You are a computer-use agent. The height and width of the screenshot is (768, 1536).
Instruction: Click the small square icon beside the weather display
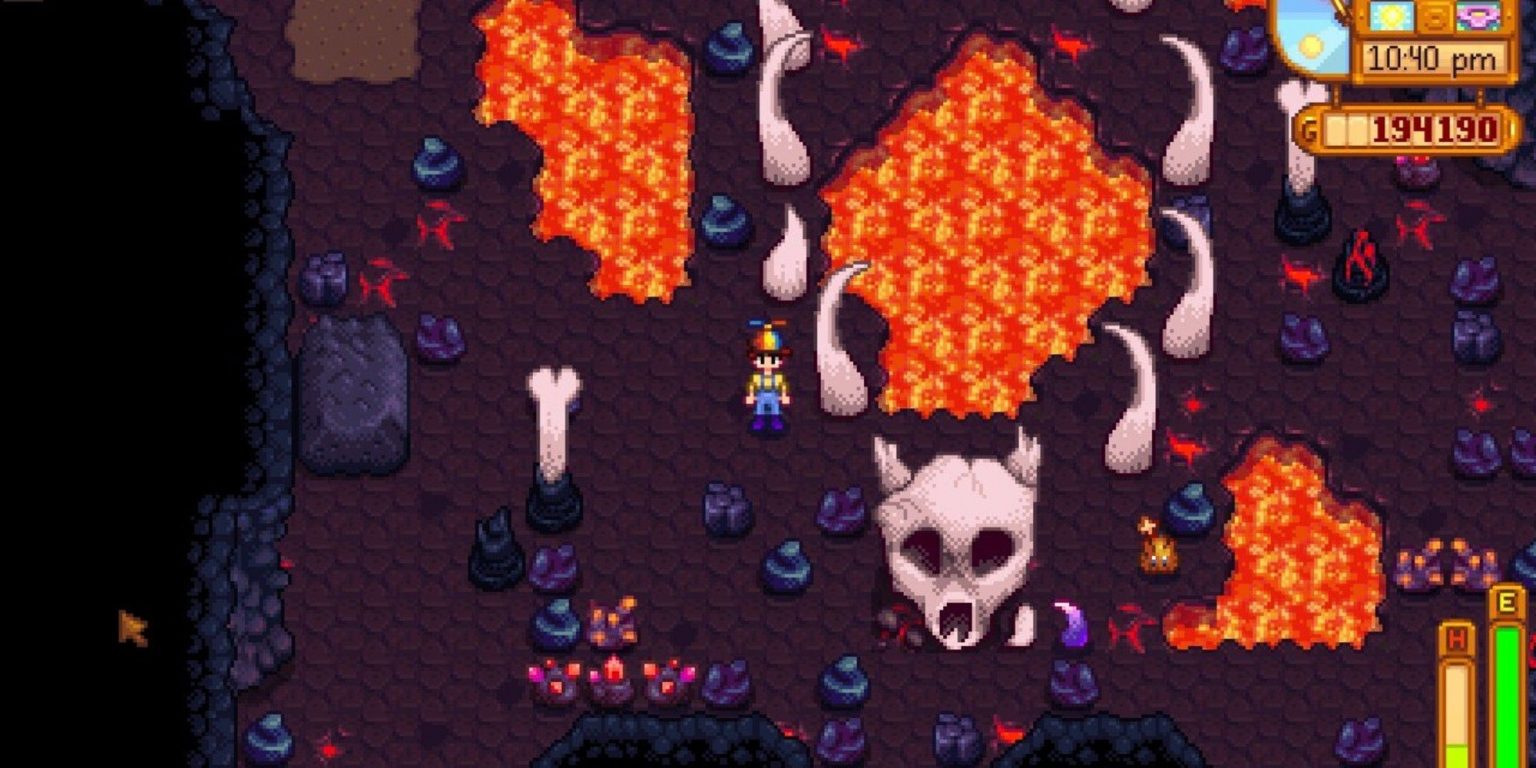pyautogui.click(x=1436, y=16)
